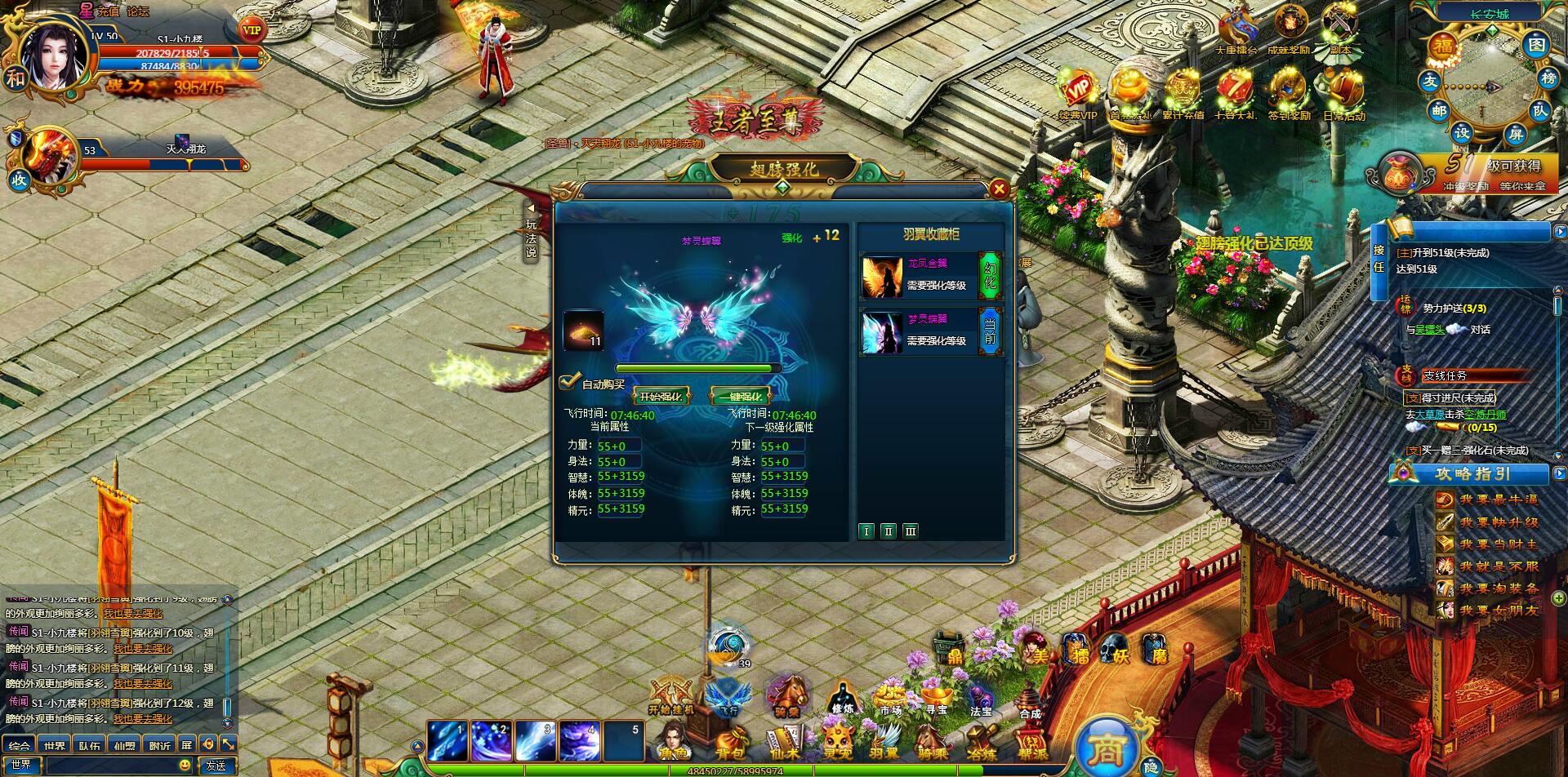Start auto-battle with 开始挂机
Viewport: 1568px width, 777px height.
670,695
